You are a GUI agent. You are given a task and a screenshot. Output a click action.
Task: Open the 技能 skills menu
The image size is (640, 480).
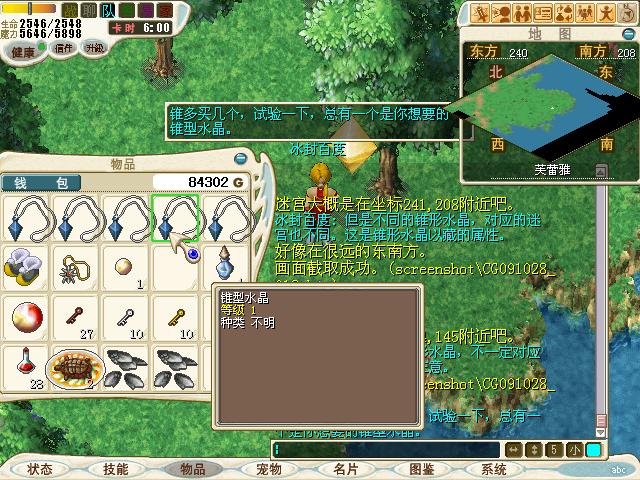(x=115, y=468)
